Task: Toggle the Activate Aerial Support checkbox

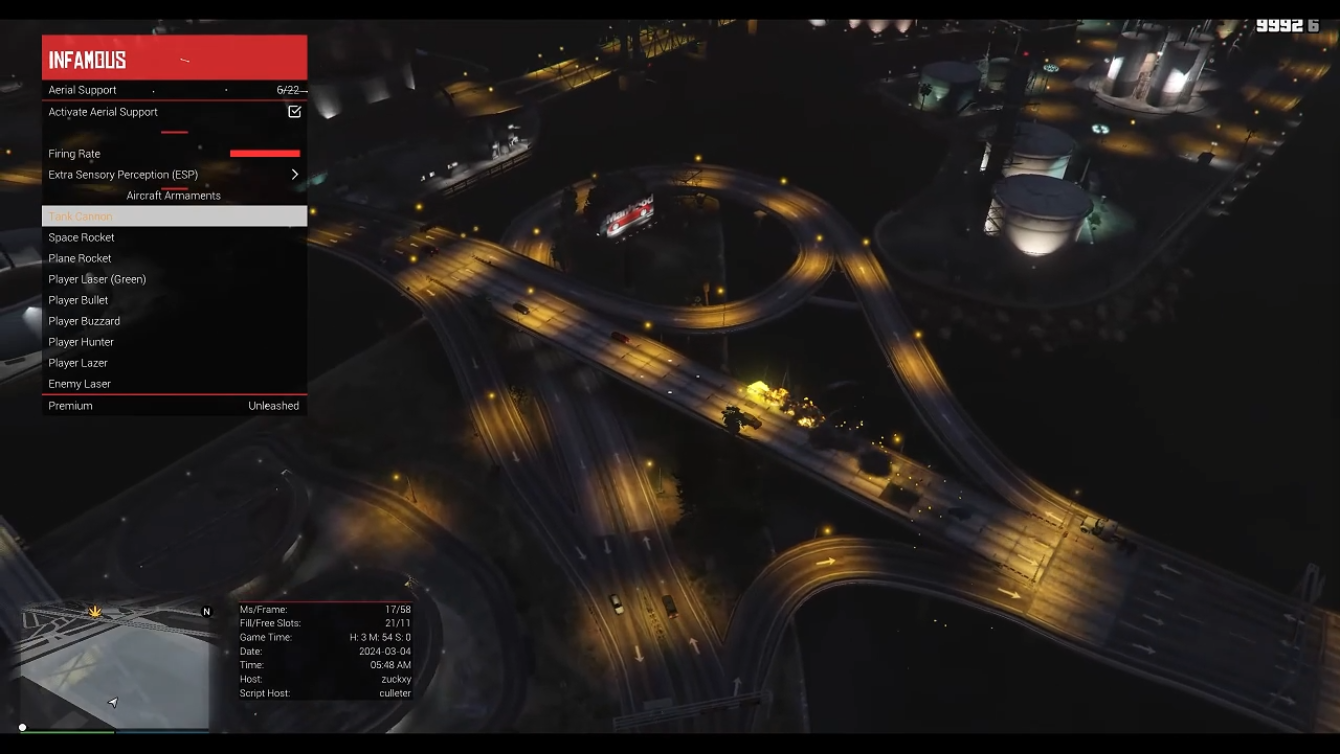Action: 294,112
